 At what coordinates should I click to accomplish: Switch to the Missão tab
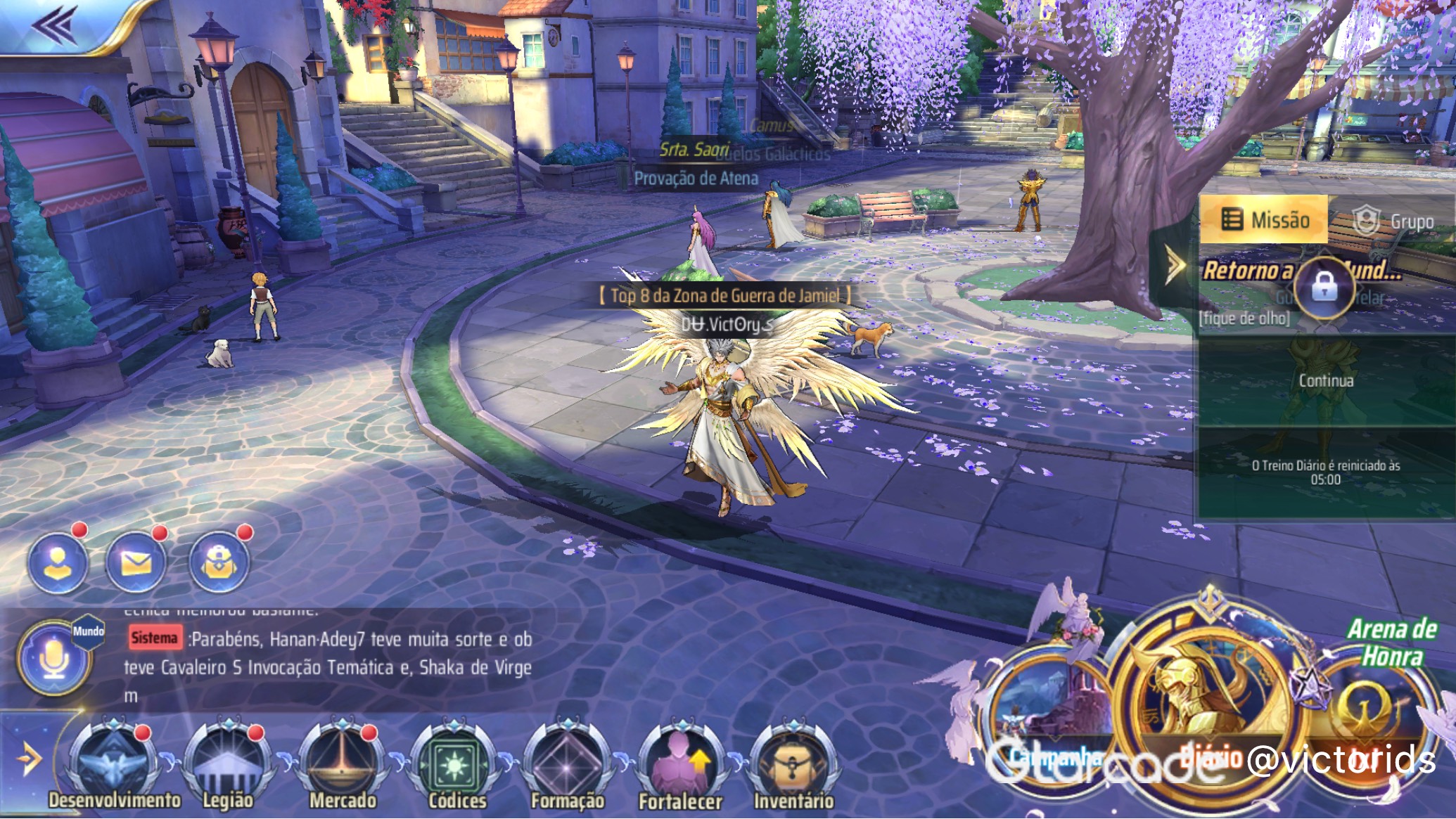1264,221
